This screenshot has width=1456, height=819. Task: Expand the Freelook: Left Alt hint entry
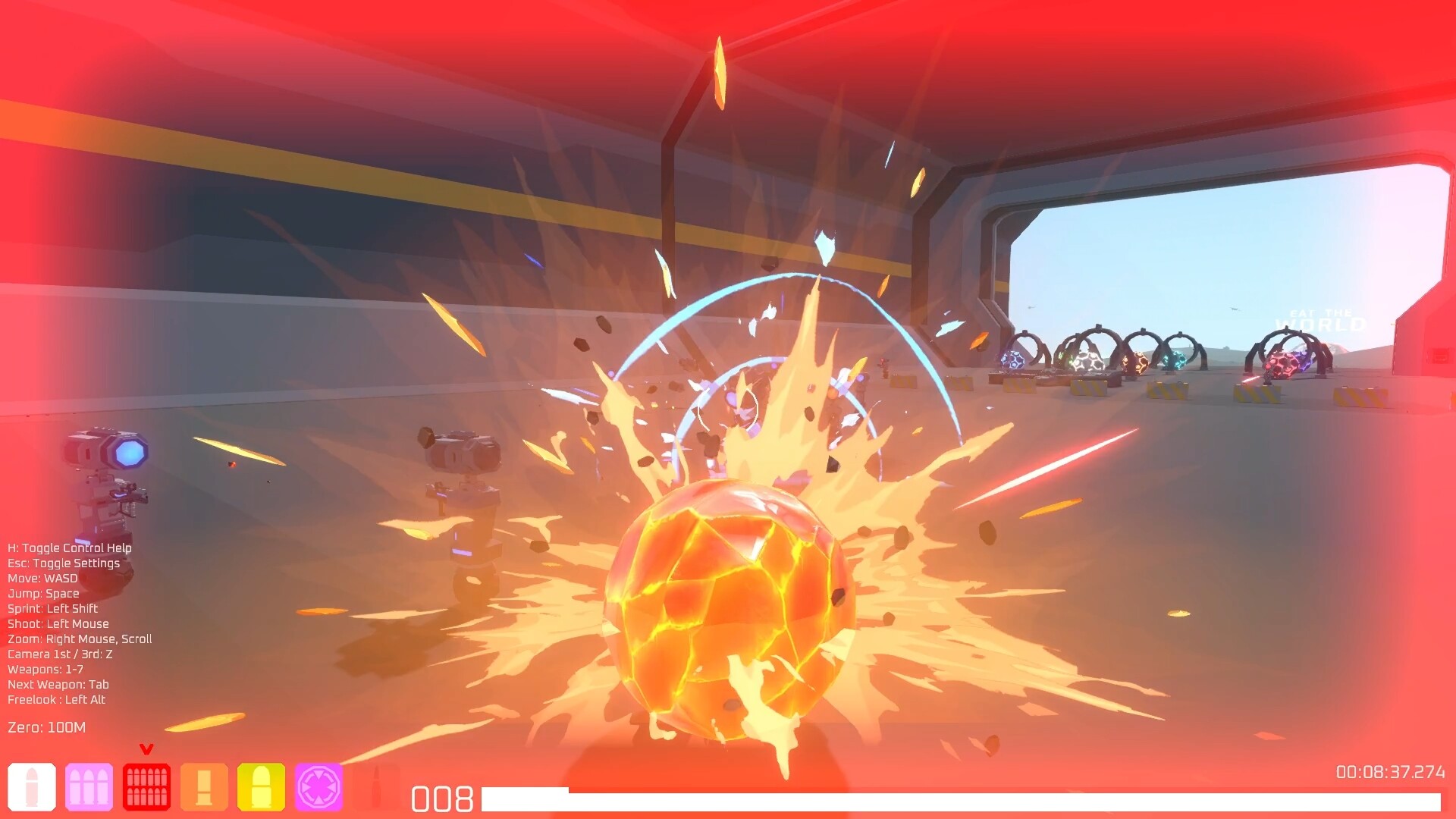[x=57, y=699]
